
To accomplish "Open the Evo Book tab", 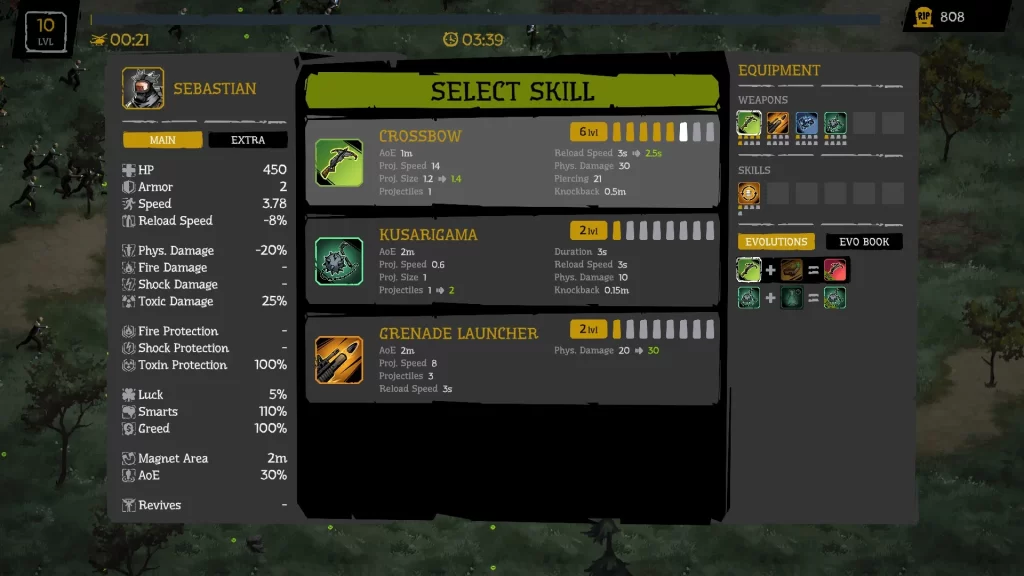I will coord(864,242).
